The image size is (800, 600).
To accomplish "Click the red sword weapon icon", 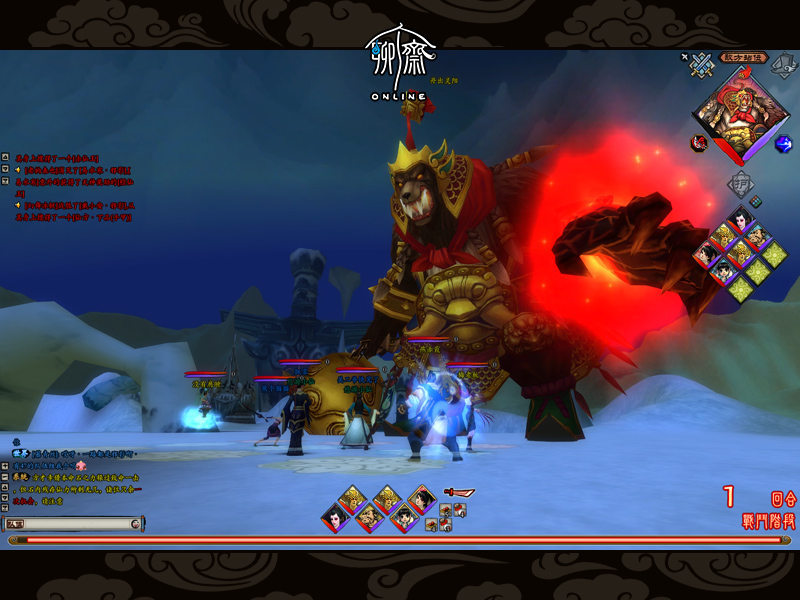I will 459,493.
